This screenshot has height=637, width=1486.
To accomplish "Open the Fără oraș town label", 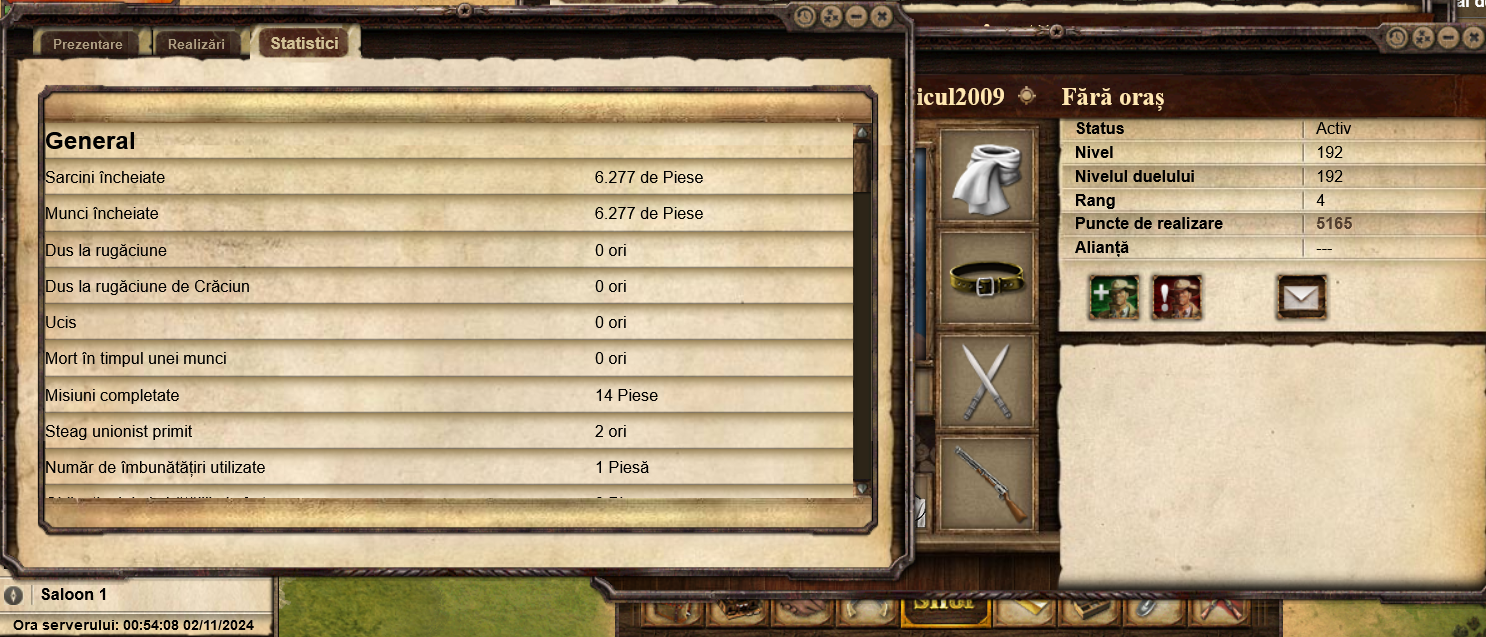I will (1113, 97).
